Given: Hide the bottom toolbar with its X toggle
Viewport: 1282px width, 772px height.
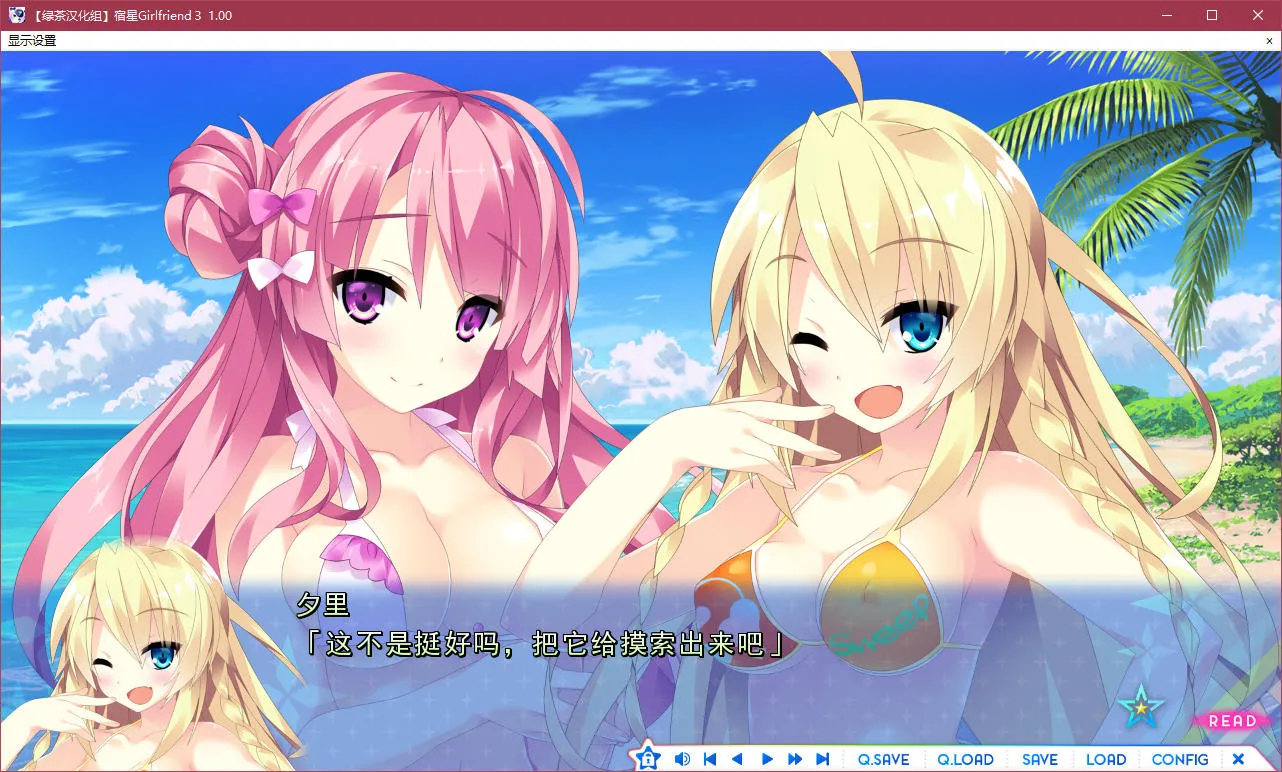Looking at the screenshot, I should coord(1238,759).
